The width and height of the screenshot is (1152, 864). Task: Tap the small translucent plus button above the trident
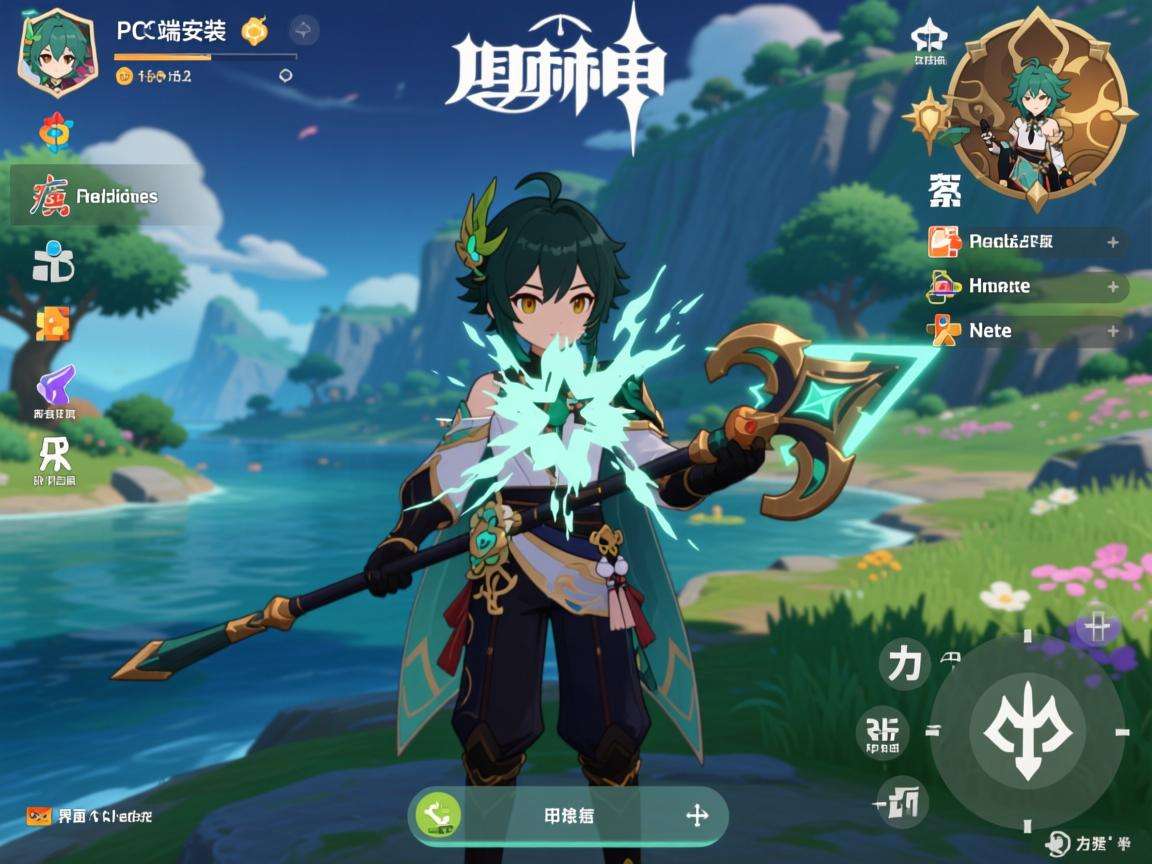pos(1099,628)
